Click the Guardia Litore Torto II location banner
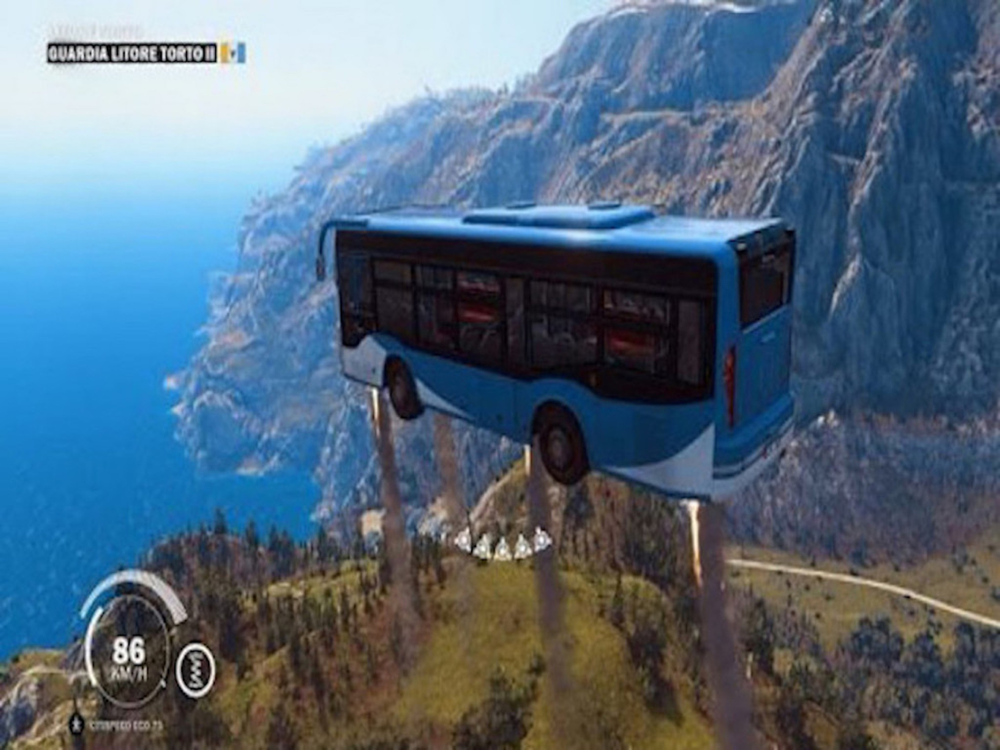Screen dimensions: 1000x750 (x=132, y=53)
